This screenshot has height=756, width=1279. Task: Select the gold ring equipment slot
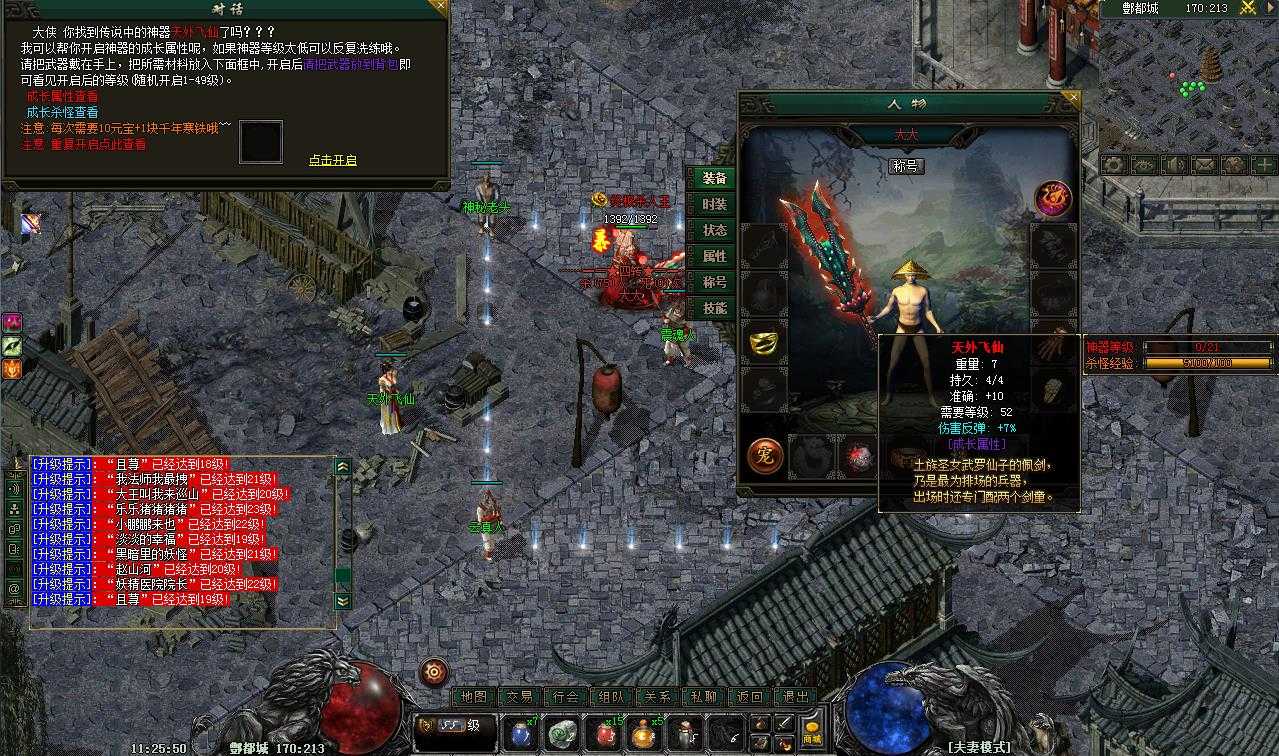766,342
